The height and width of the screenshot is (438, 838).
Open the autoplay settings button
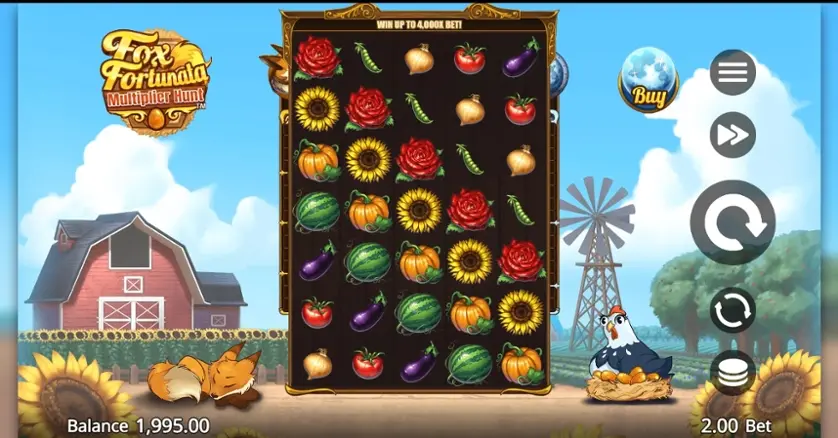(732, 310)
